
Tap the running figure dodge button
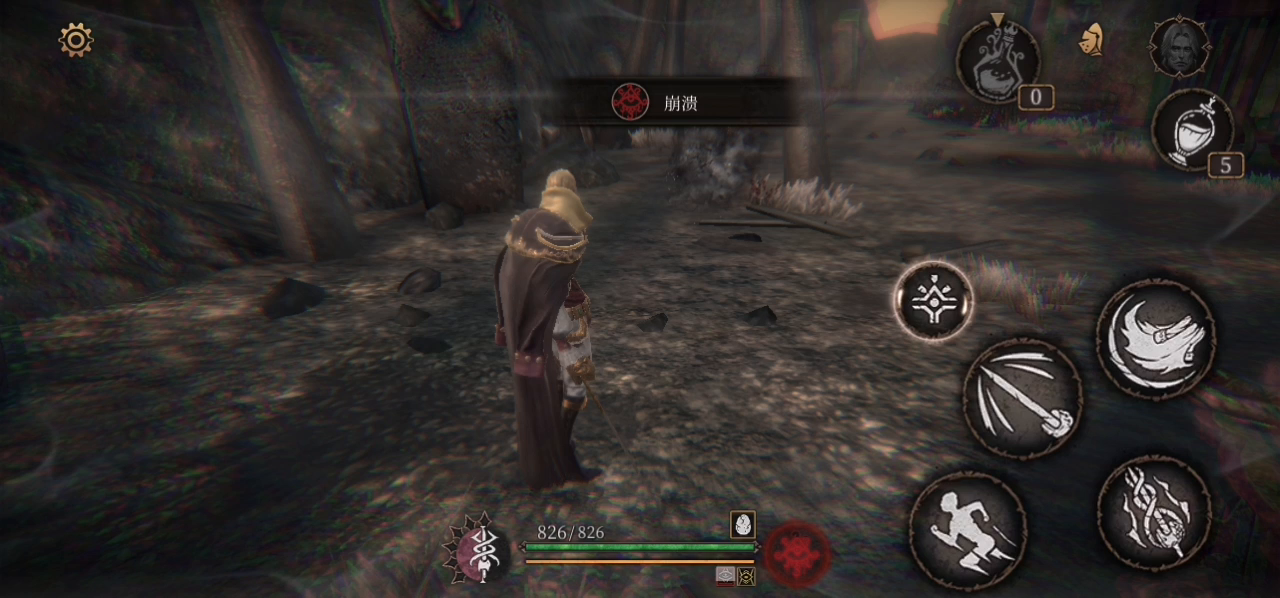[968, 530]
